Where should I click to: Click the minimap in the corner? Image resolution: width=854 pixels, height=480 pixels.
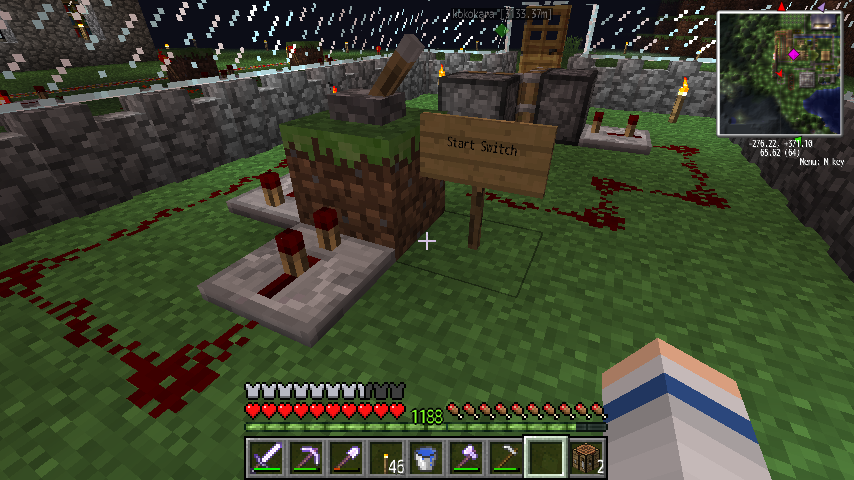(x=781, y=74)
